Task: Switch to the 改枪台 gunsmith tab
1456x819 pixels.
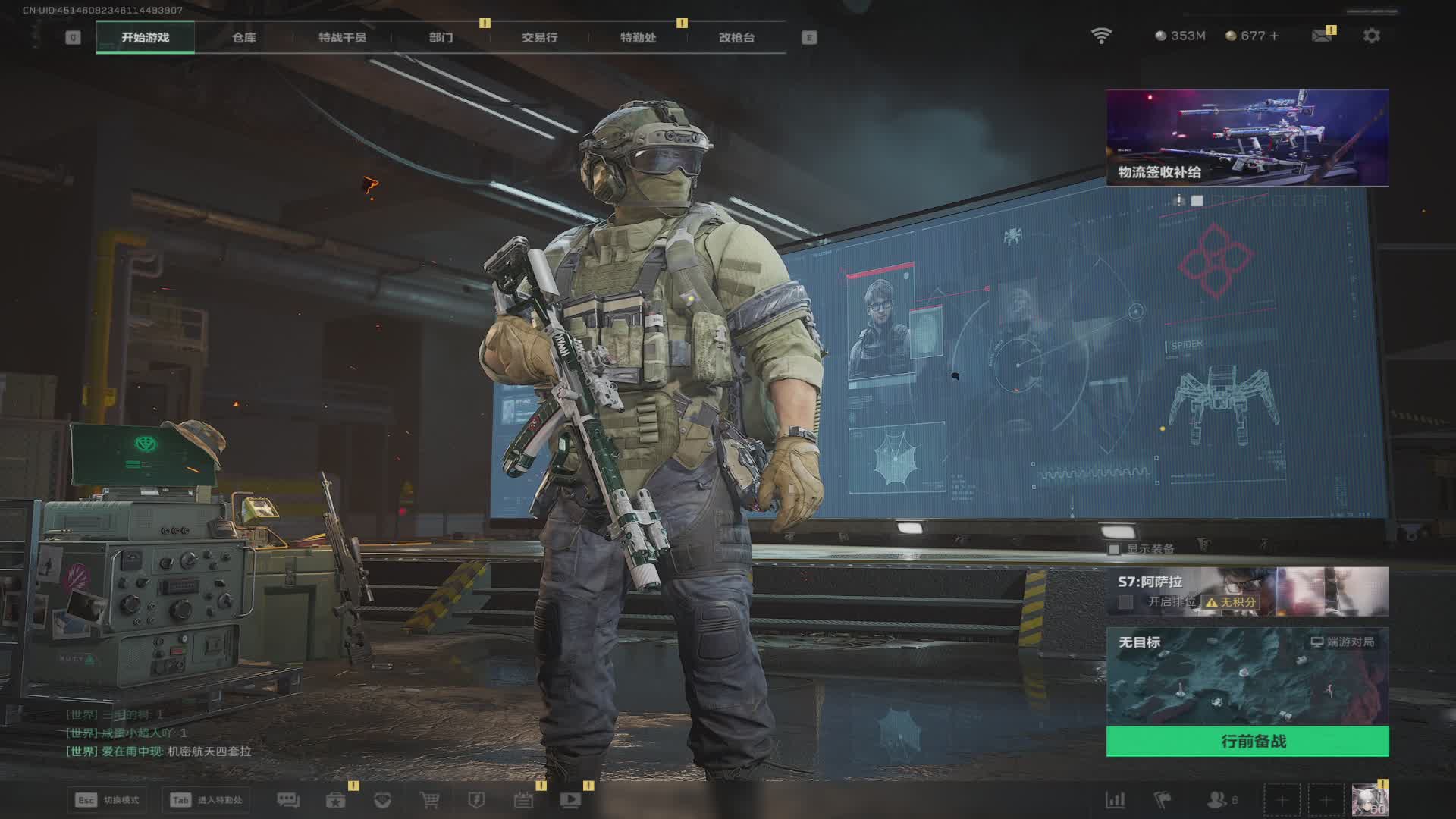Action: [736, 37]
